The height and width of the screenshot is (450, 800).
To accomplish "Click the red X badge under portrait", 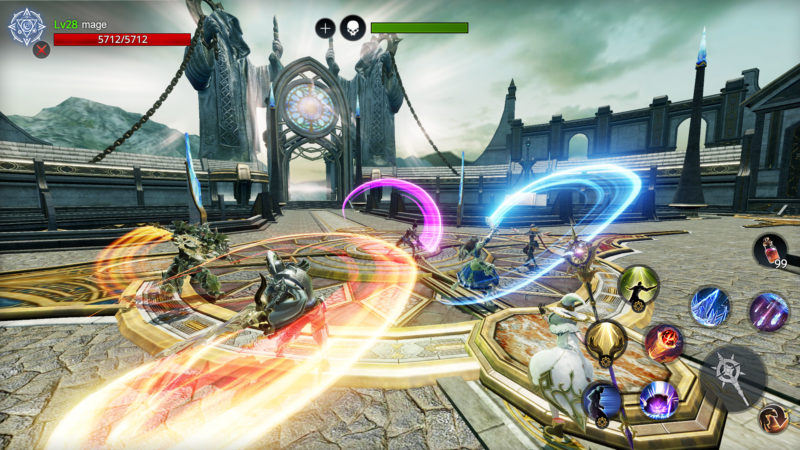I will point(41,50).
